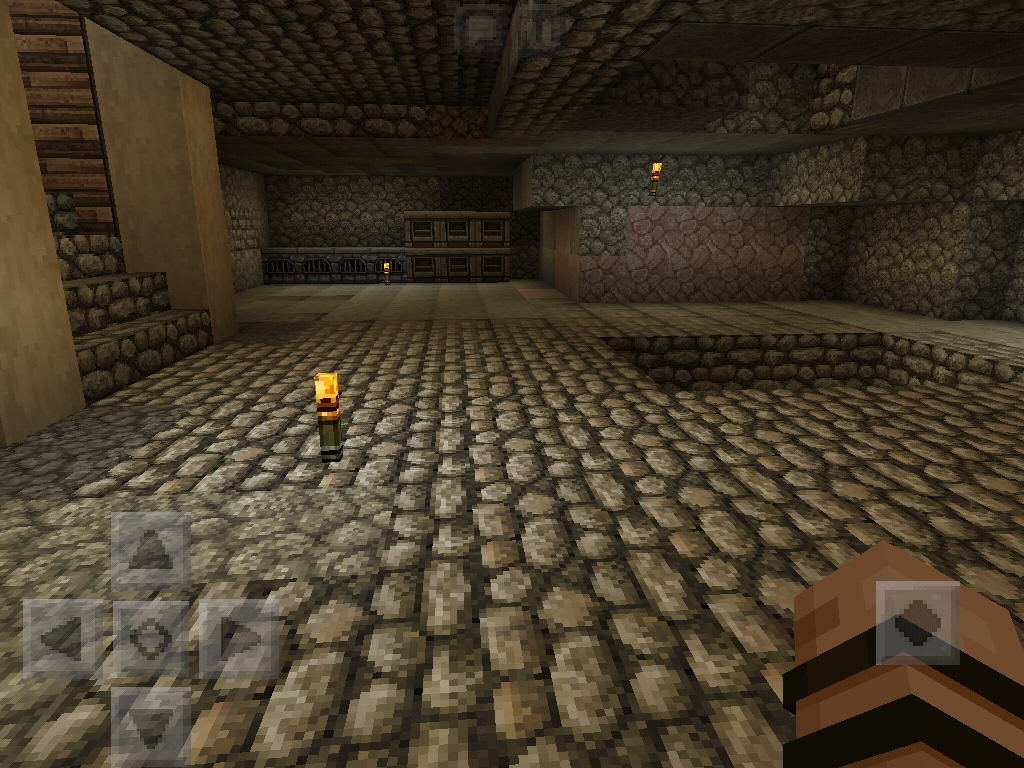Tap the diamond button in the D-pad center
Screen dimensions: 1024x768
coord(151,638)
